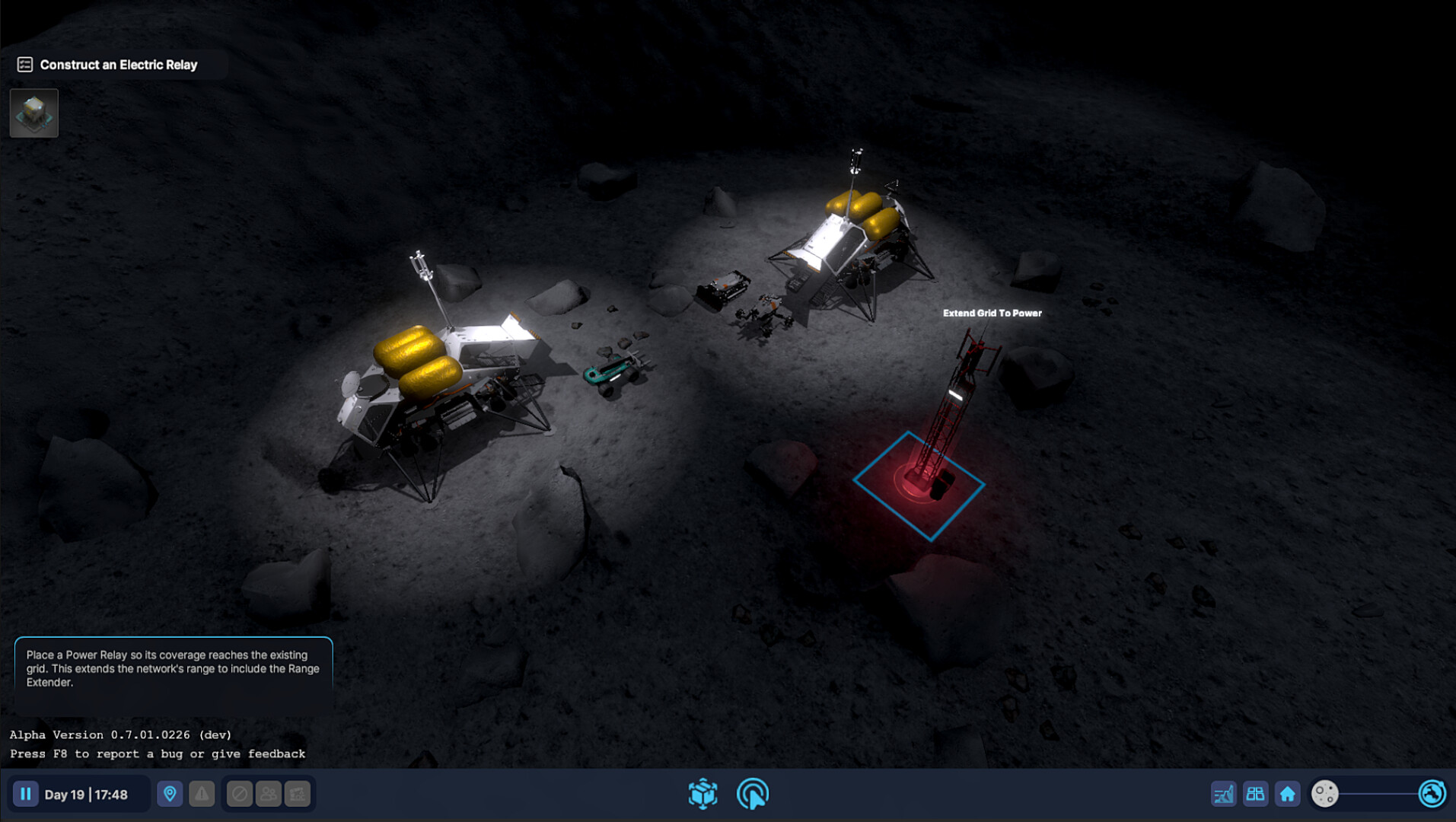Open the Construct an Electric Relay quest header
Viewport: 1456px width, 822px height.
point(118,64)
